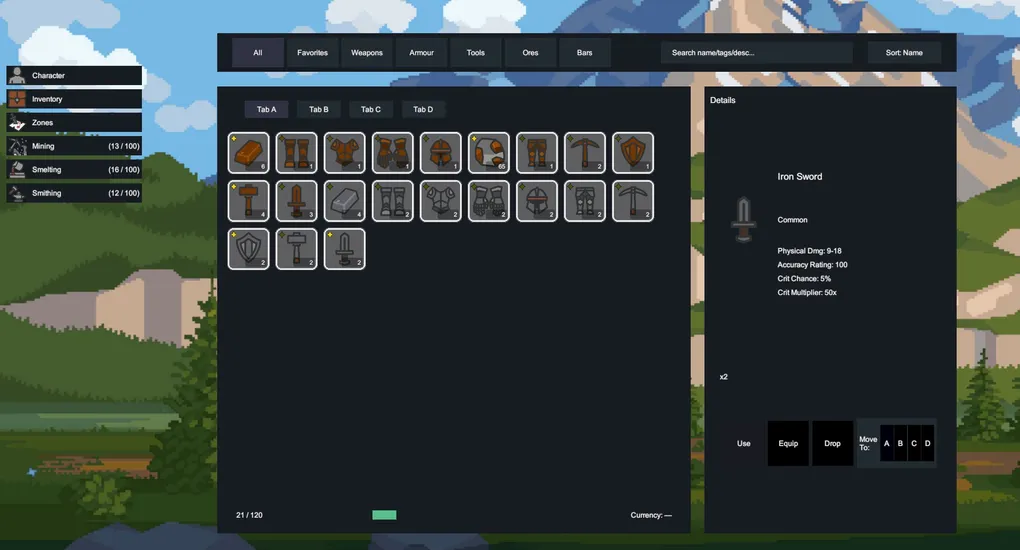The height and width of the screenshot is (550, 1020).
Task: Equip the Iron Sword
Action: coord(788,443)
